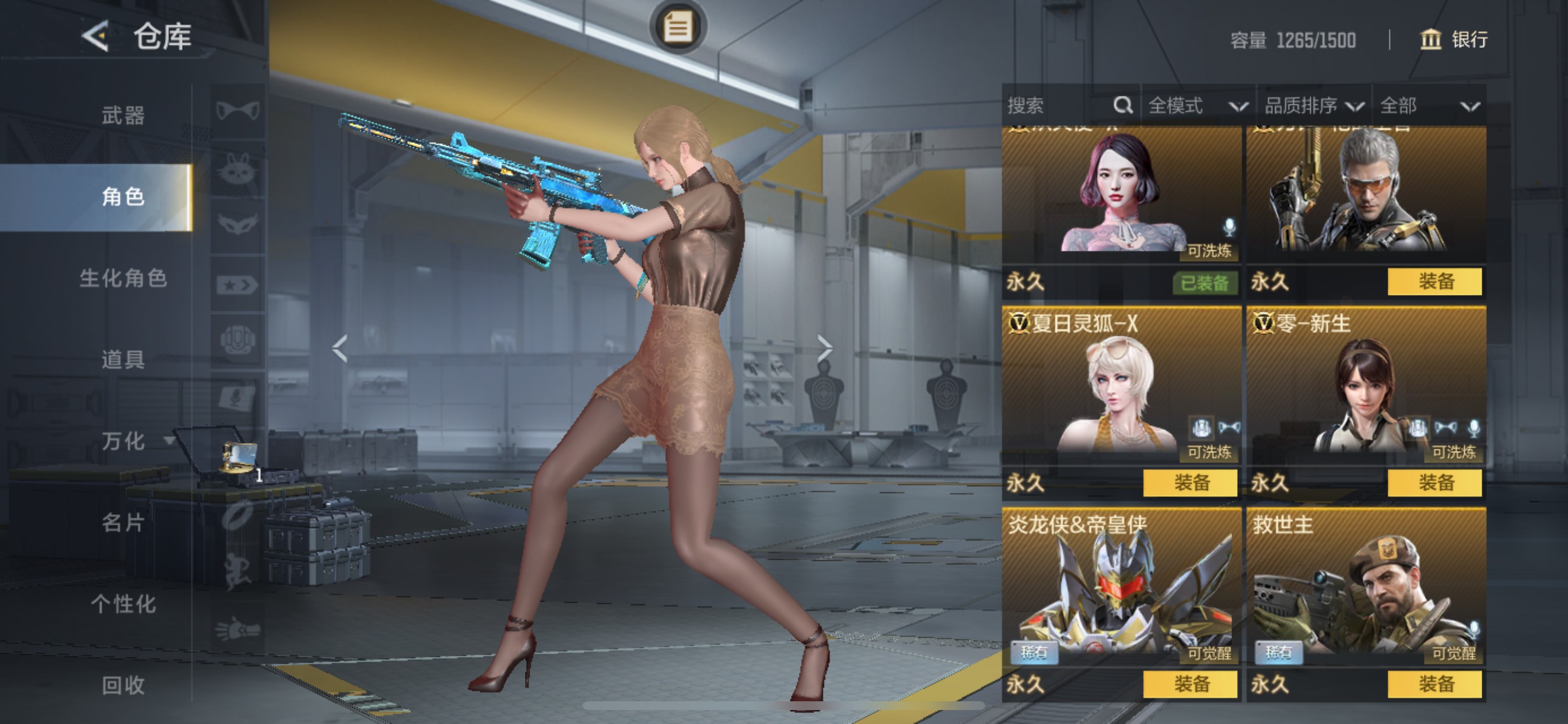Open the 生化角色 category
This screenshot has width=1568, height=724.
[x=123, y=278]
